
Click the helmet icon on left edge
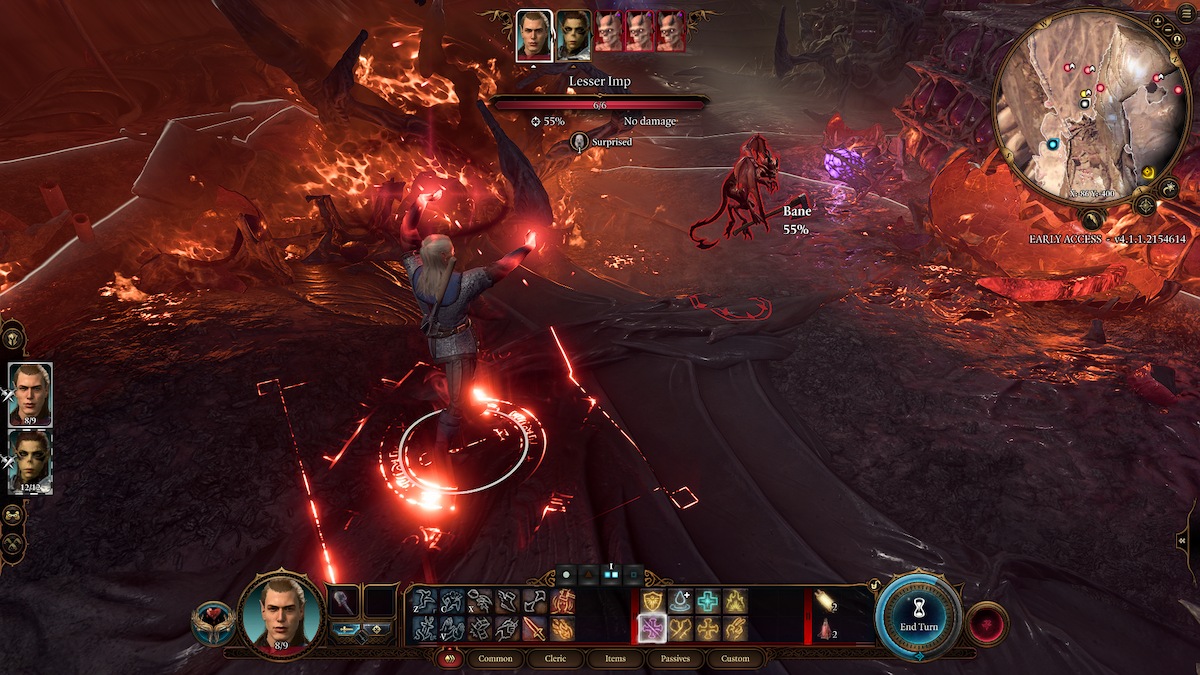click(14, 336)
